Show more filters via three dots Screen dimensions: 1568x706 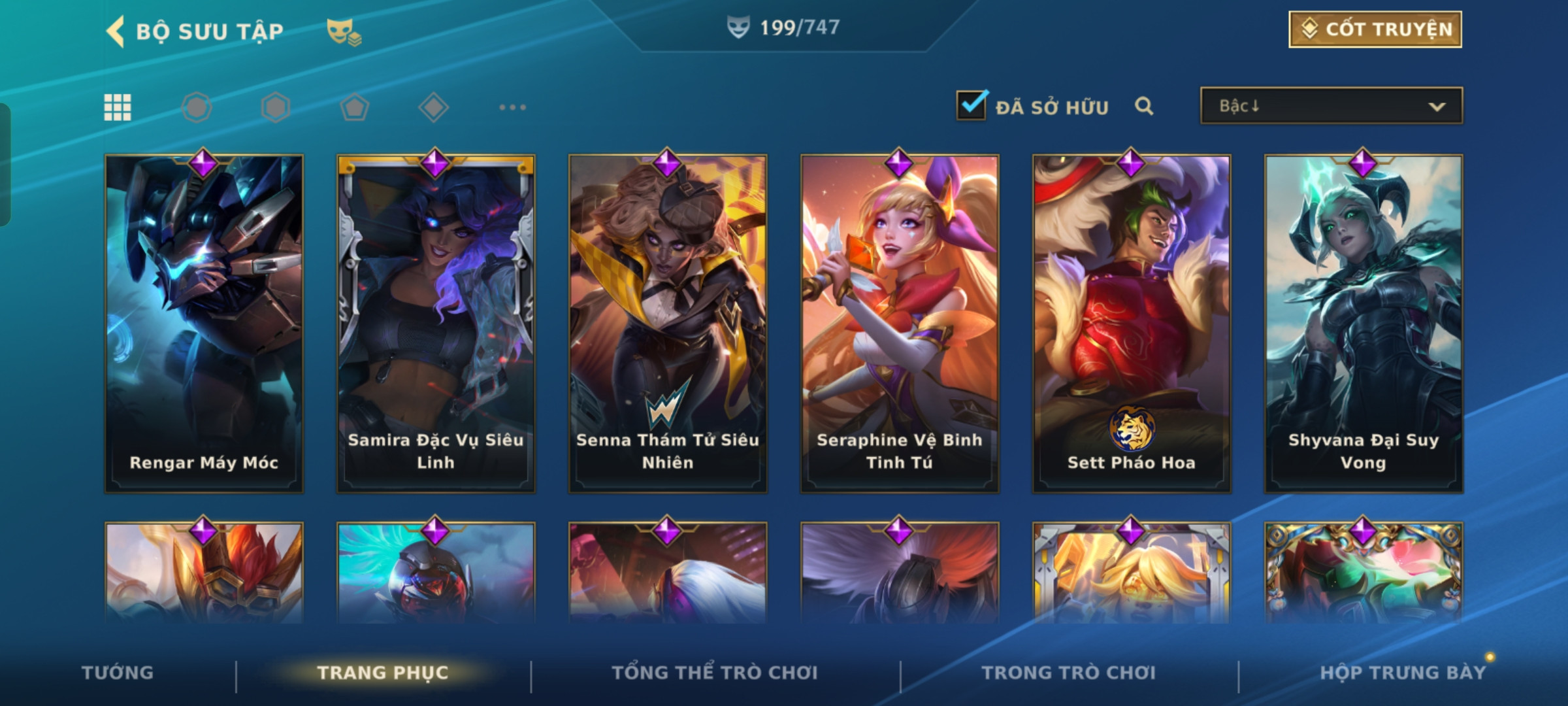click(x=512, y=107)
